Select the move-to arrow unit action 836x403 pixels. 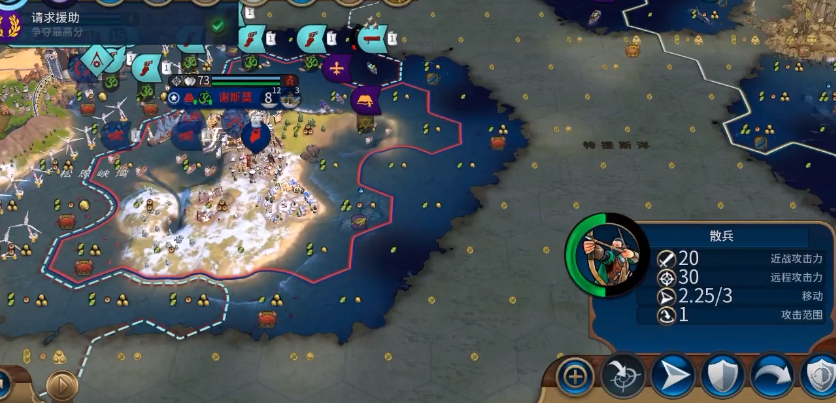coord(672,377)
